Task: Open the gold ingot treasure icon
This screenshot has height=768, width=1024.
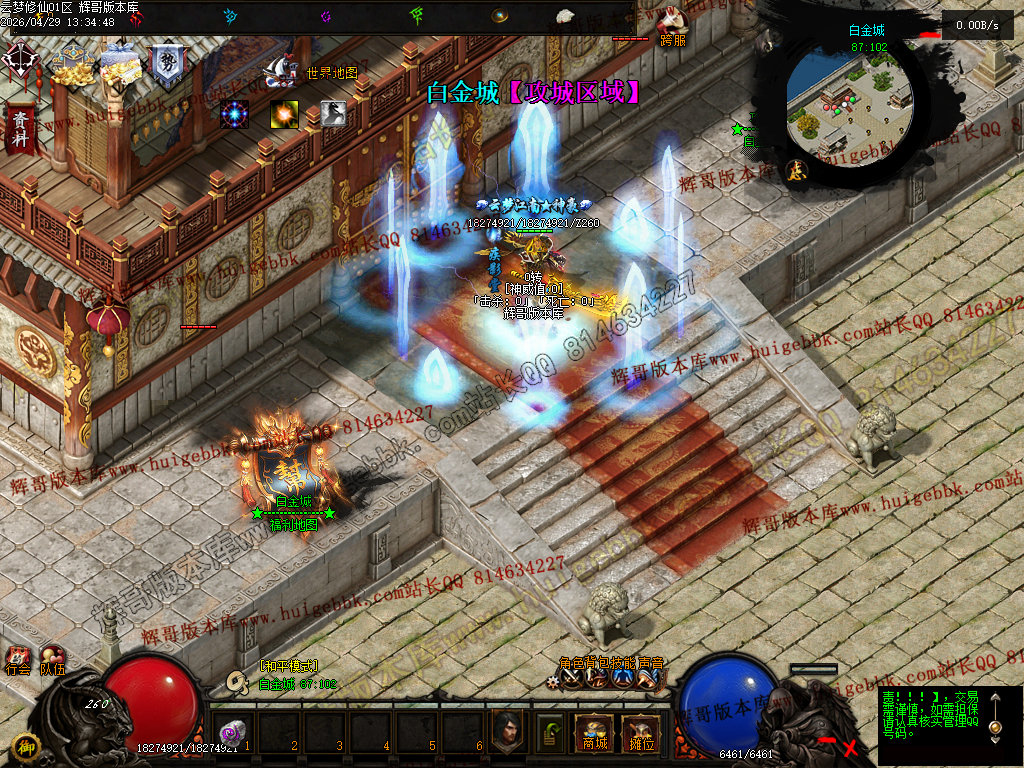Action: pyautogui.click(x=72, y=65)
